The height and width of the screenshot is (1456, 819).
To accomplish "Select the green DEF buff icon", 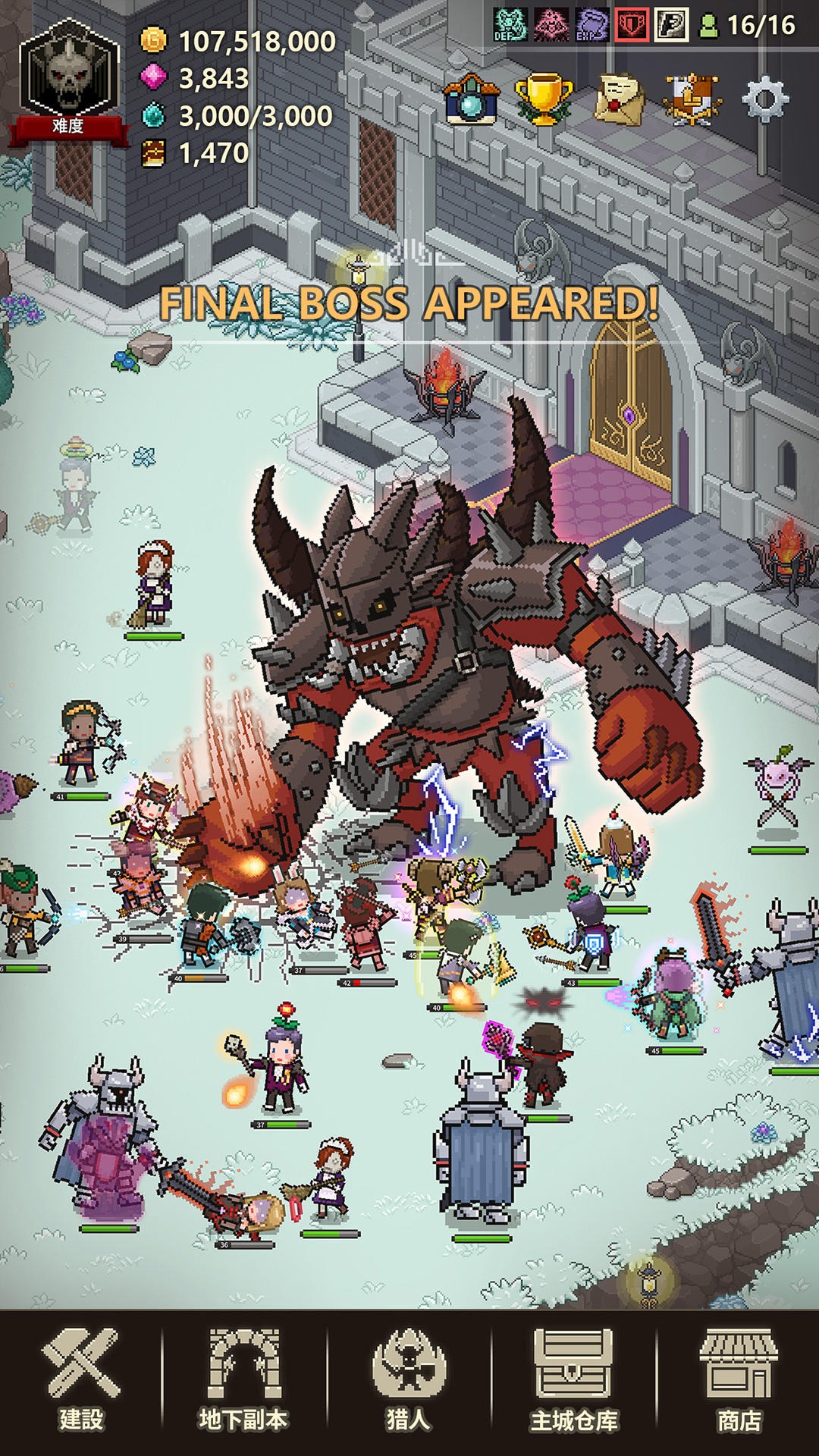I will click(x=510, y=25).
